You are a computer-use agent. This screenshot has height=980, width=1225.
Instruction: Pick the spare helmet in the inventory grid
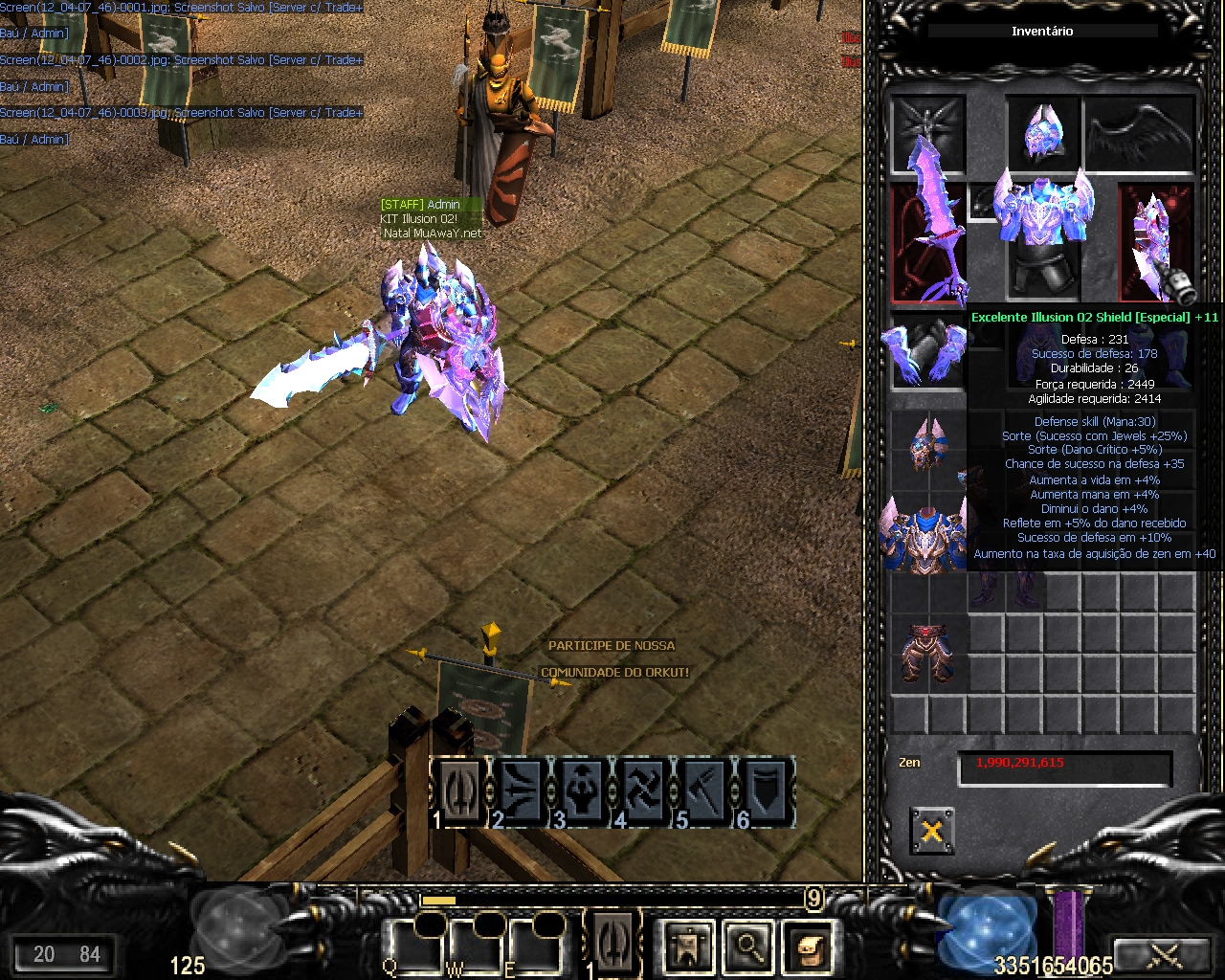click(926, 444)
